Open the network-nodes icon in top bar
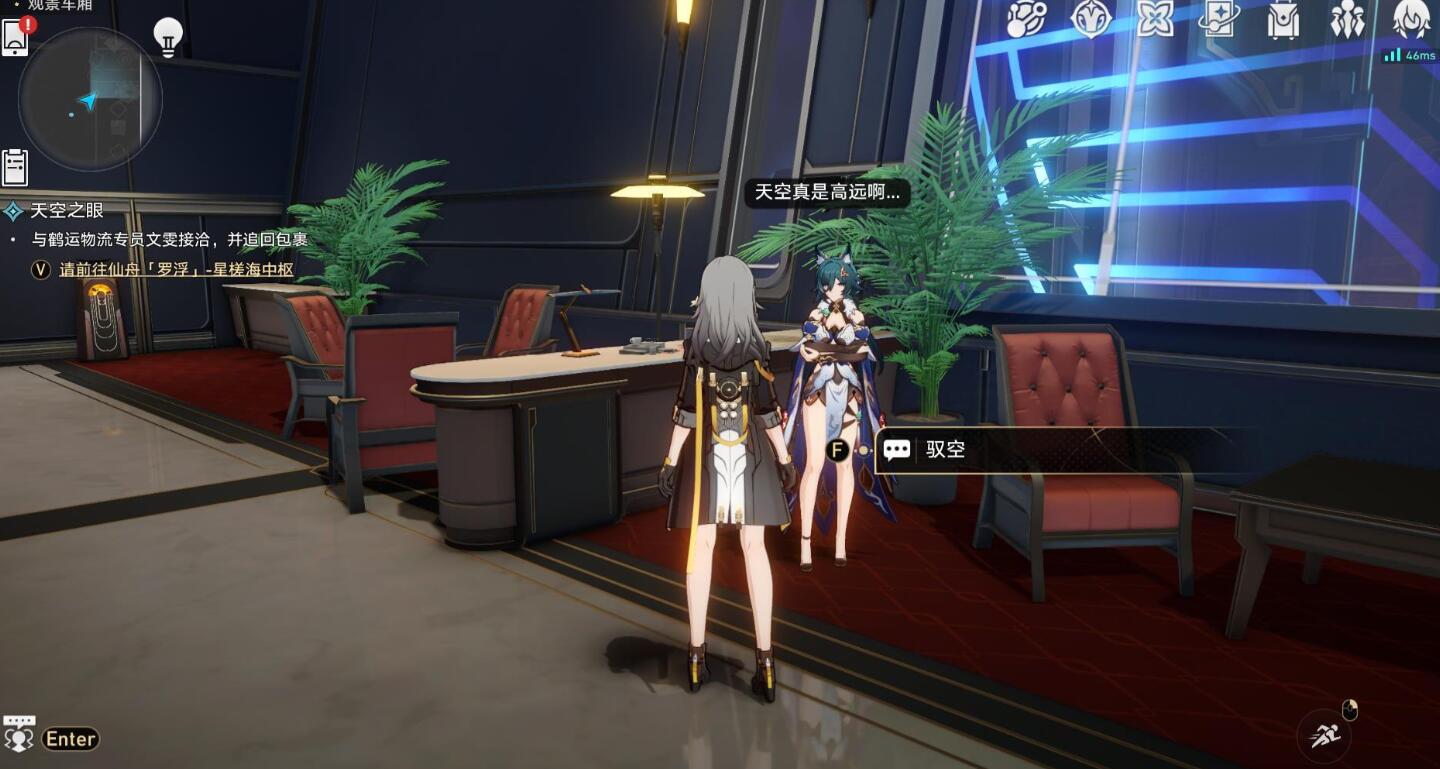This screenshot has height=769, width=1440. (x=1026, y=19)
